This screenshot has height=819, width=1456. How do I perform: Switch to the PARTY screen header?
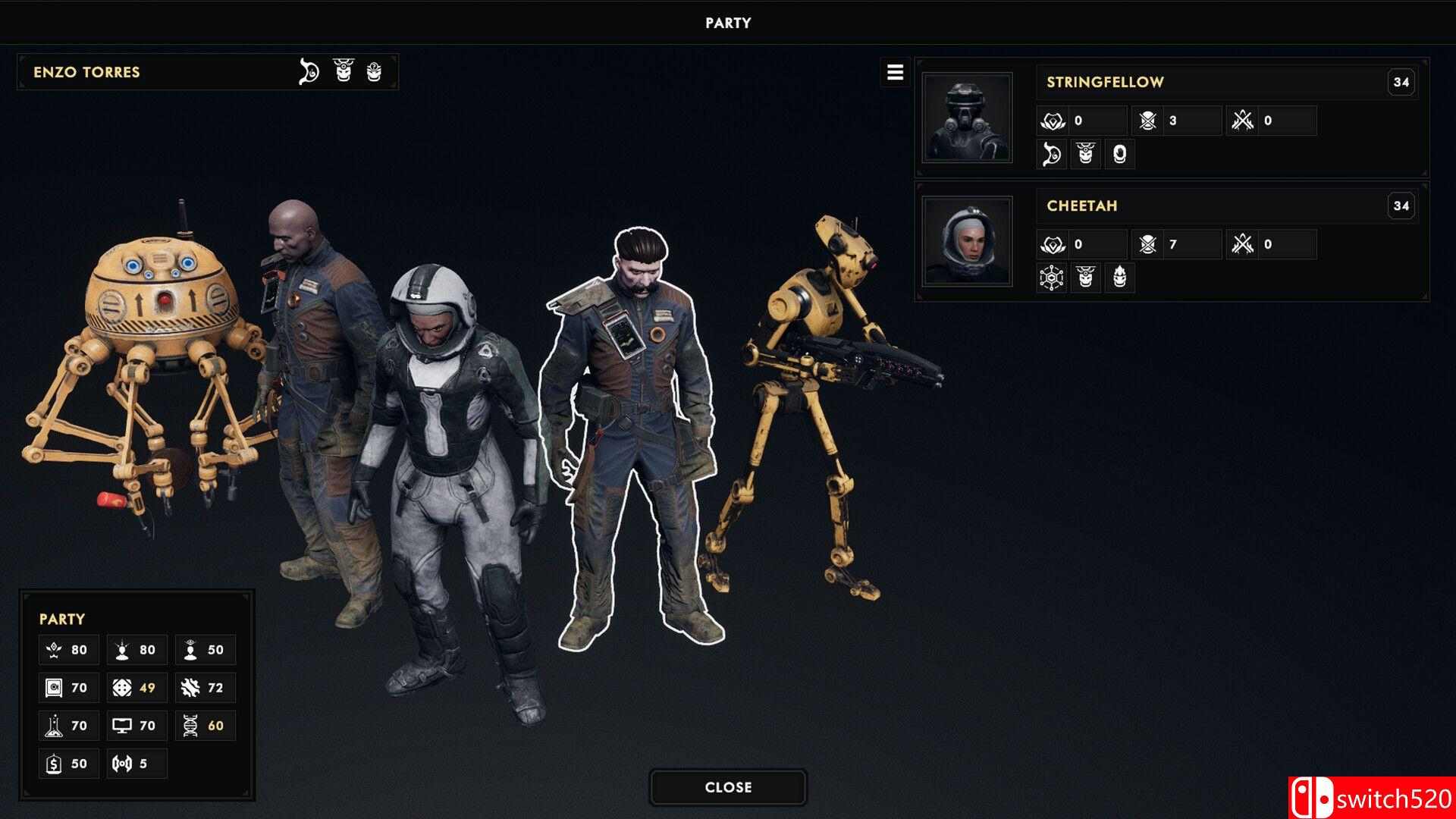(x=726, y=22)
